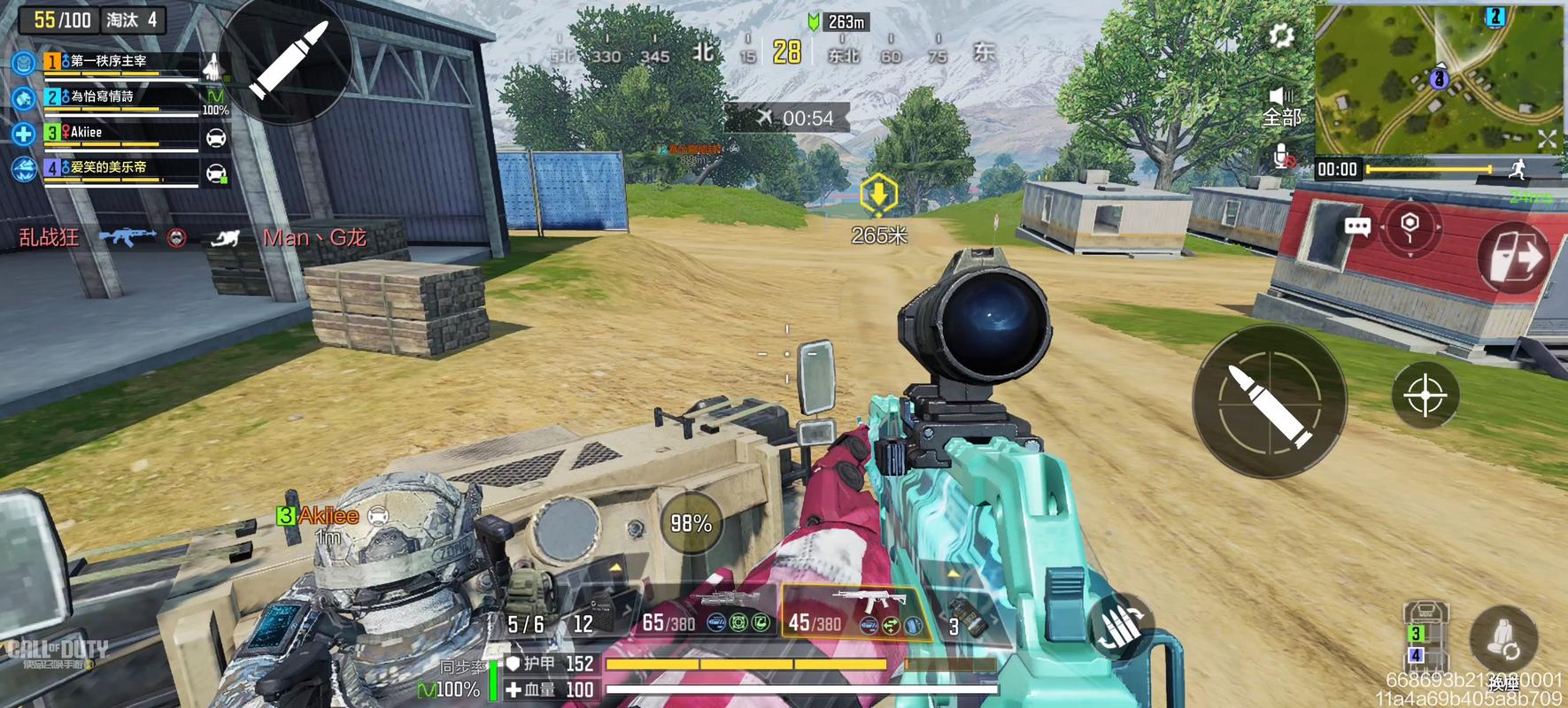Exit the vehicle with the door button
The image size is (1568, 708).
click(x=1513, y=257)
